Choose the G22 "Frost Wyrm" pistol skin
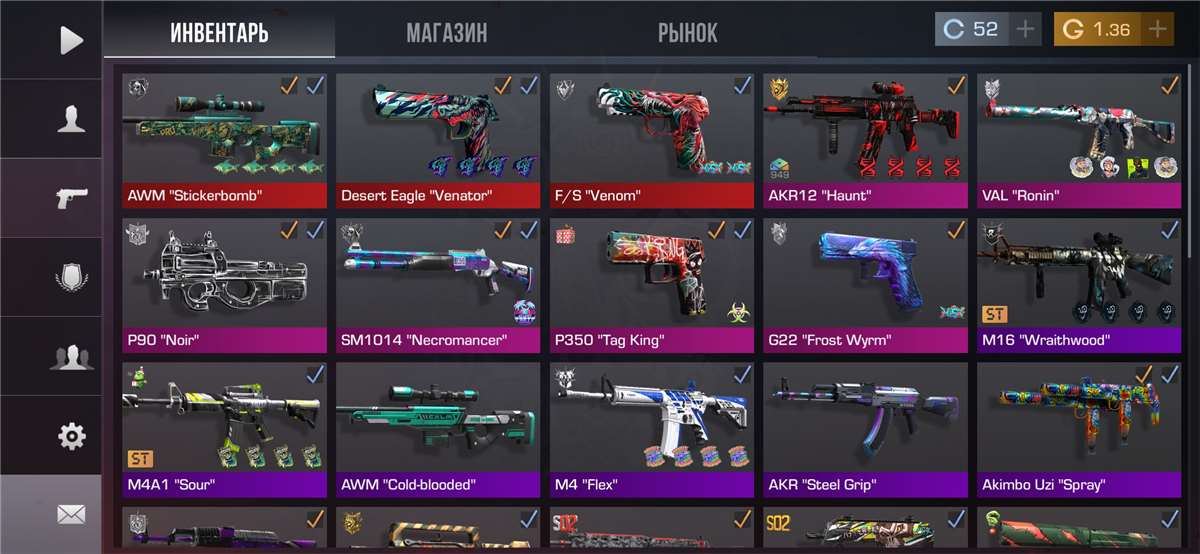Image resolution: width=1200 pixels, height=554 pixels. [866, 284]
